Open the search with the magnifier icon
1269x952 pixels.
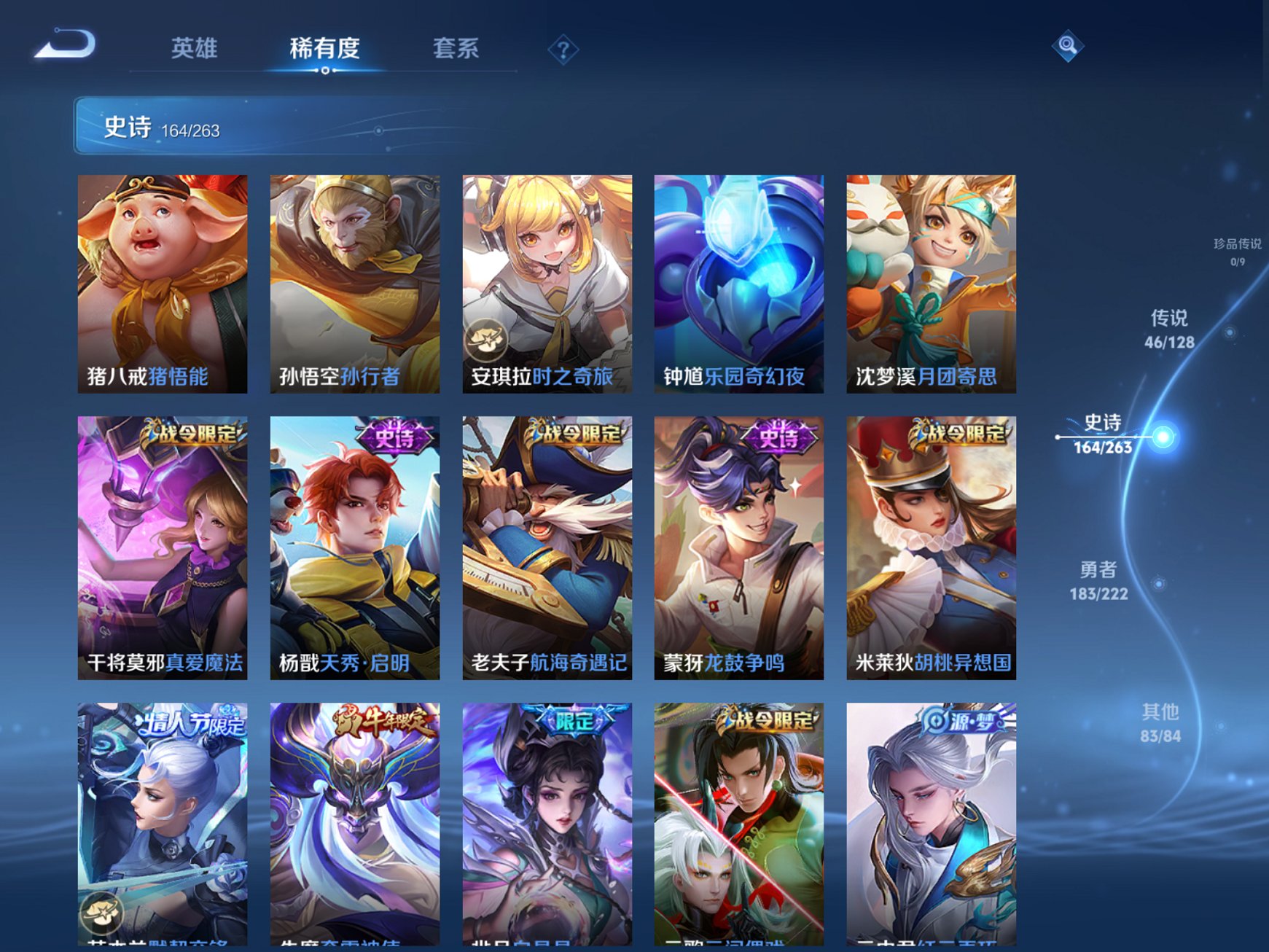point(1067,46)
